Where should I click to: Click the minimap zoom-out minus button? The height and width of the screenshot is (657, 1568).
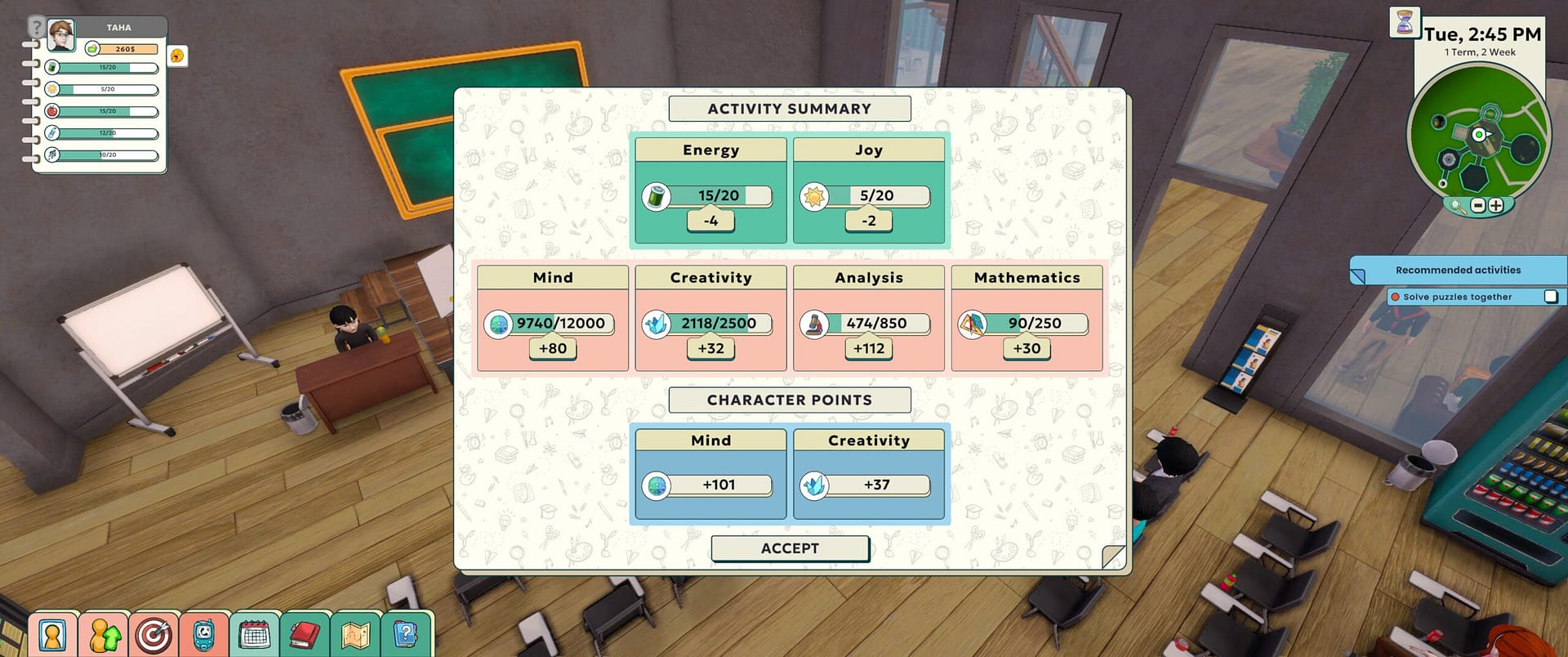click(1477, 206)
